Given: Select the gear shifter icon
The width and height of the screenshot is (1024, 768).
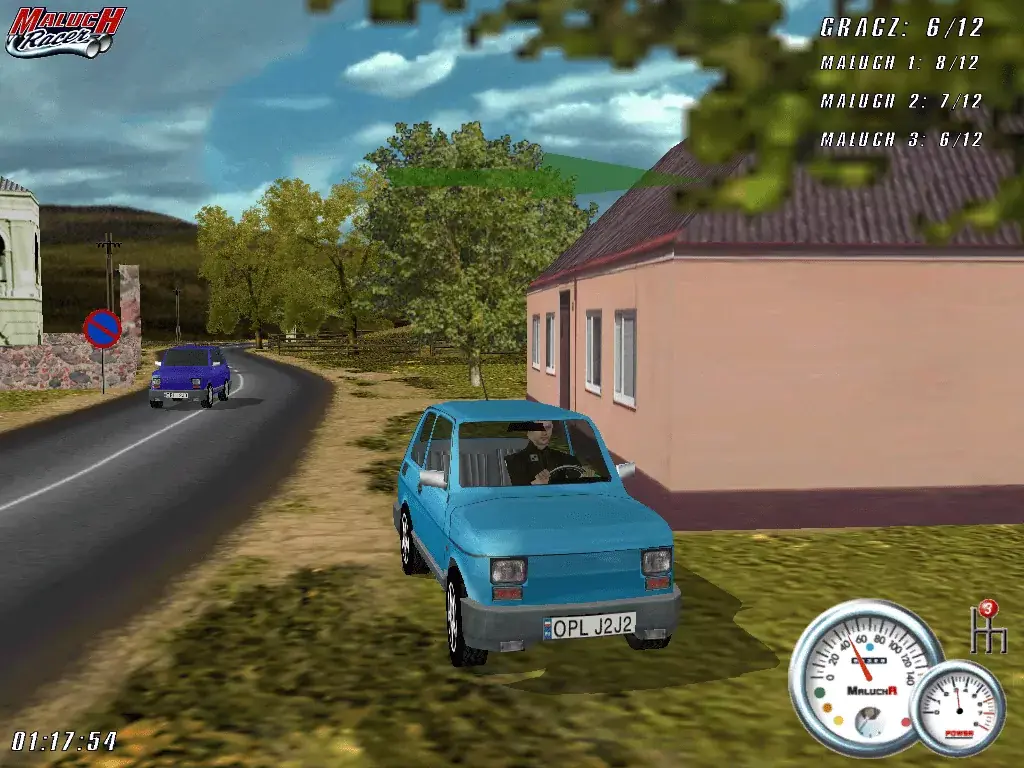Looking at the screenshot, I should point(989,629).
